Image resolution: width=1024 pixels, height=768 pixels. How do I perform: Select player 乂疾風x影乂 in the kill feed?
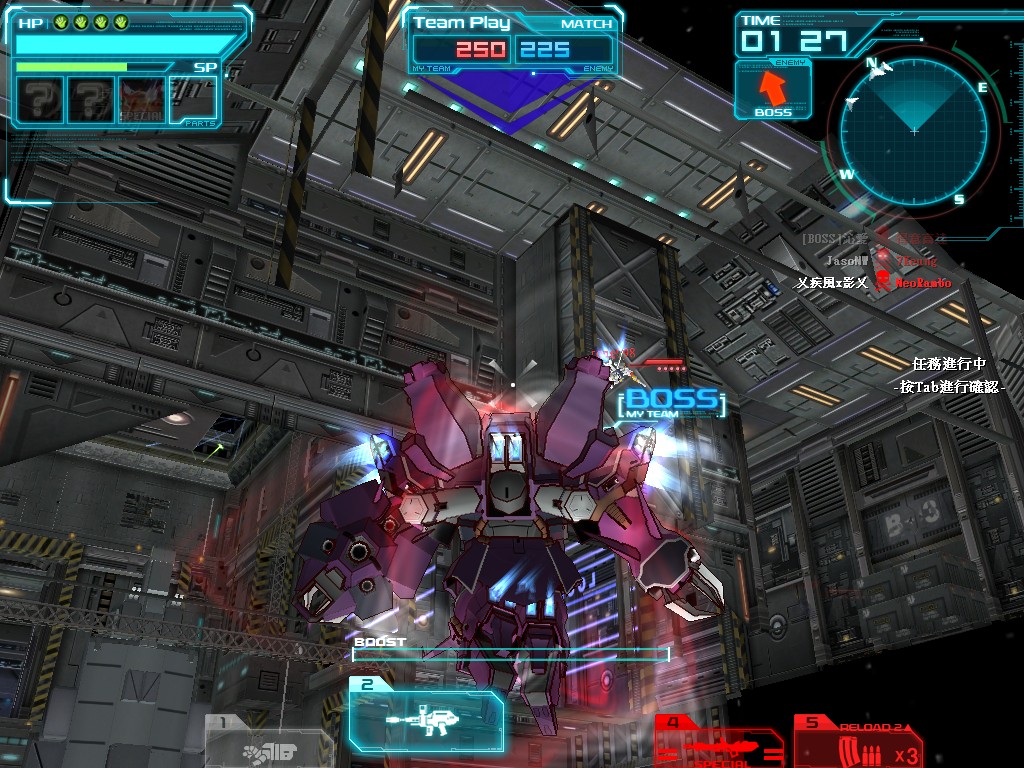pyautogui.click(x=831, y=283)
